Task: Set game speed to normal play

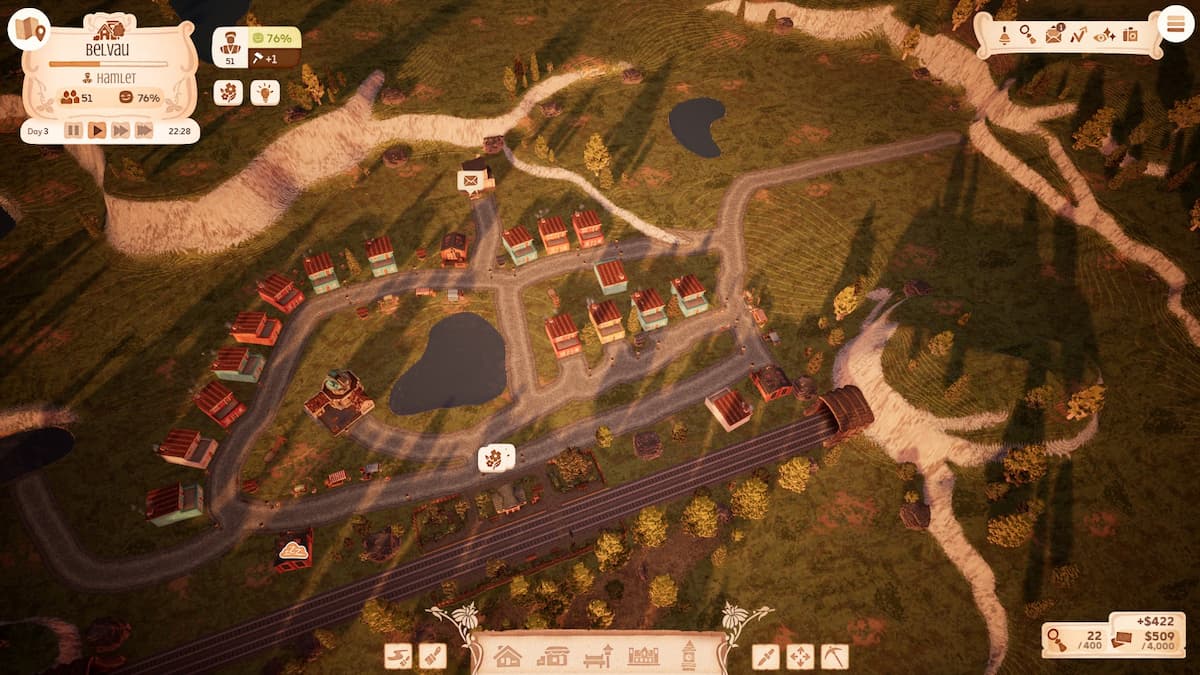Action: (97, 130)
